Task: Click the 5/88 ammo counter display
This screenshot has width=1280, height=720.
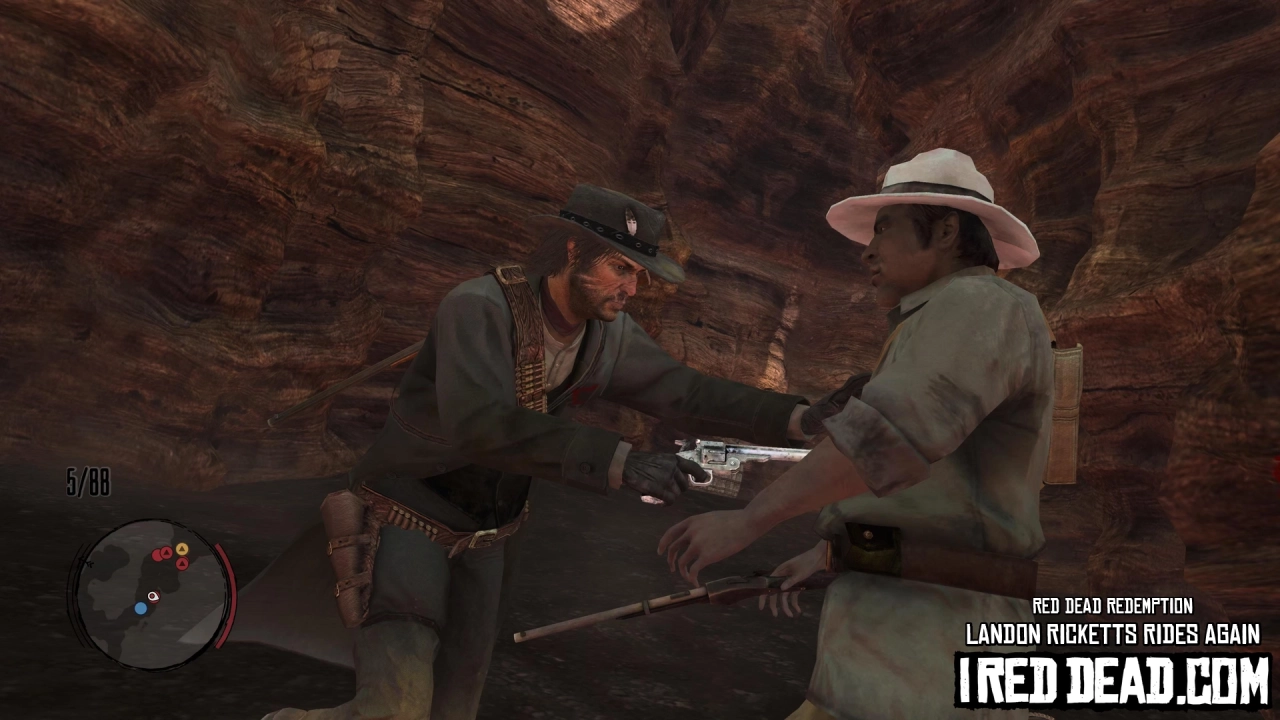Action: click(87, 481)
